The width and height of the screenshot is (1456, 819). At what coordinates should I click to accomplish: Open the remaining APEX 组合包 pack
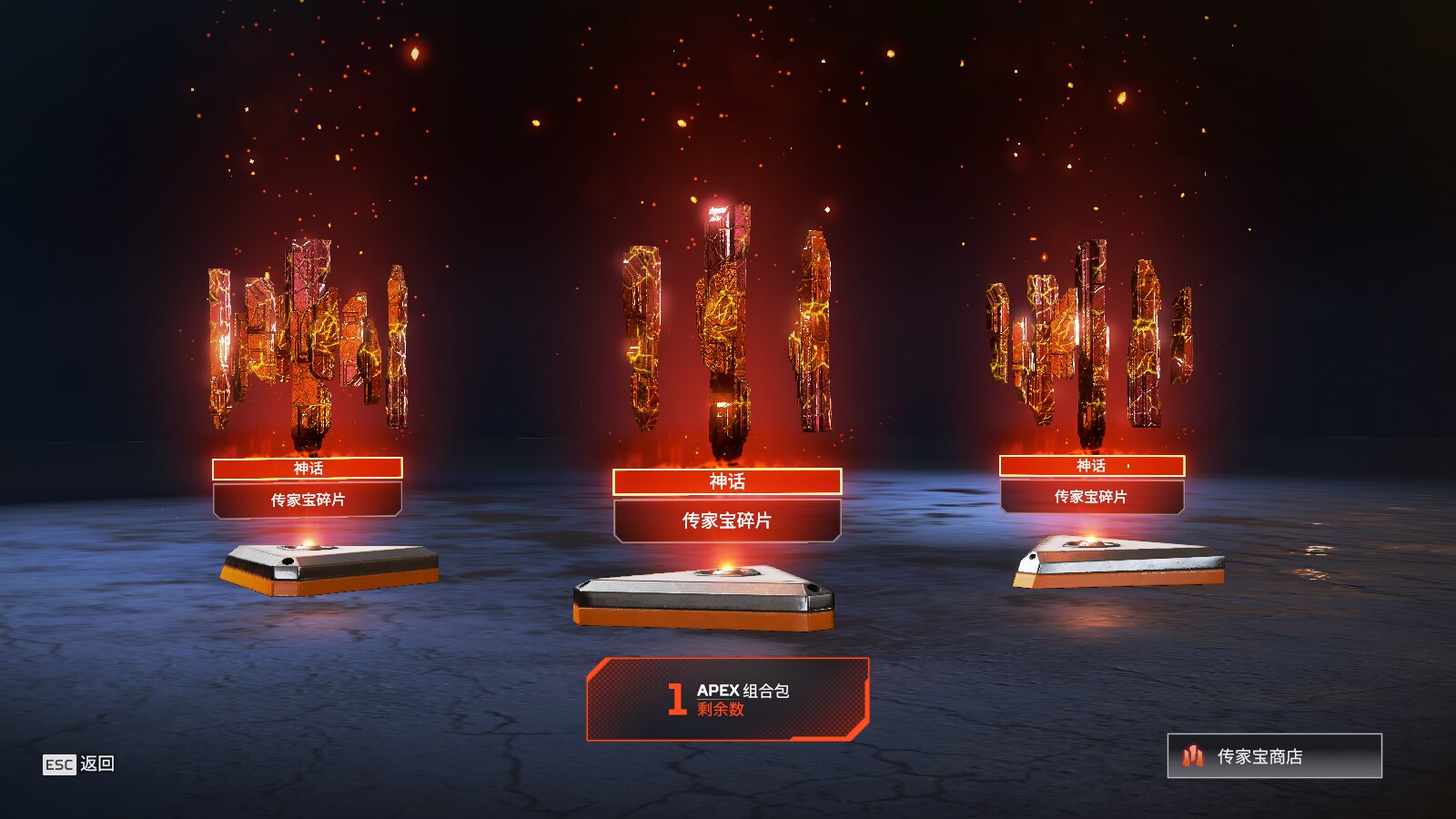[x=728, y=699]
